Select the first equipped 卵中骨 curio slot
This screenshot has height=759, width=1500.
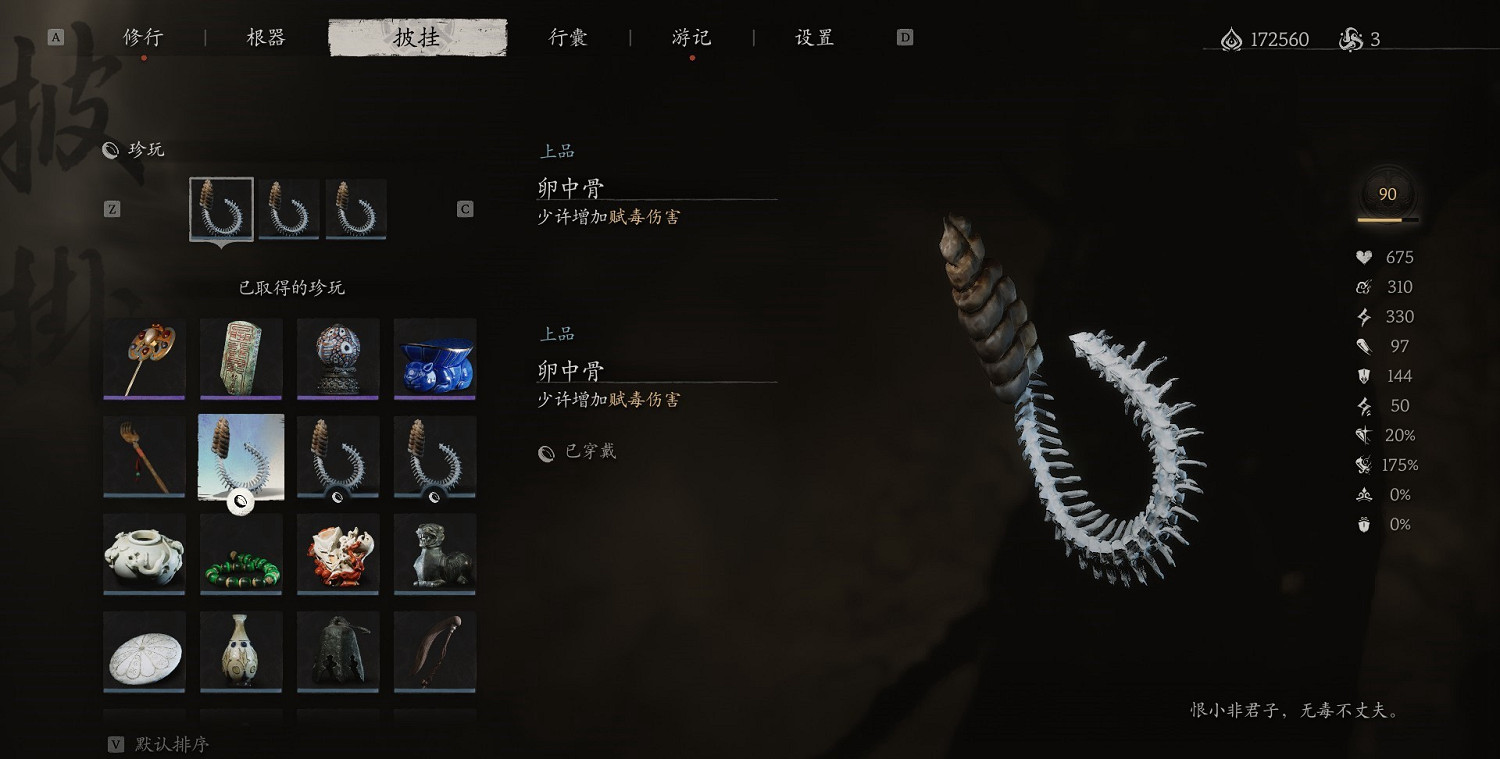coord(221,209)
